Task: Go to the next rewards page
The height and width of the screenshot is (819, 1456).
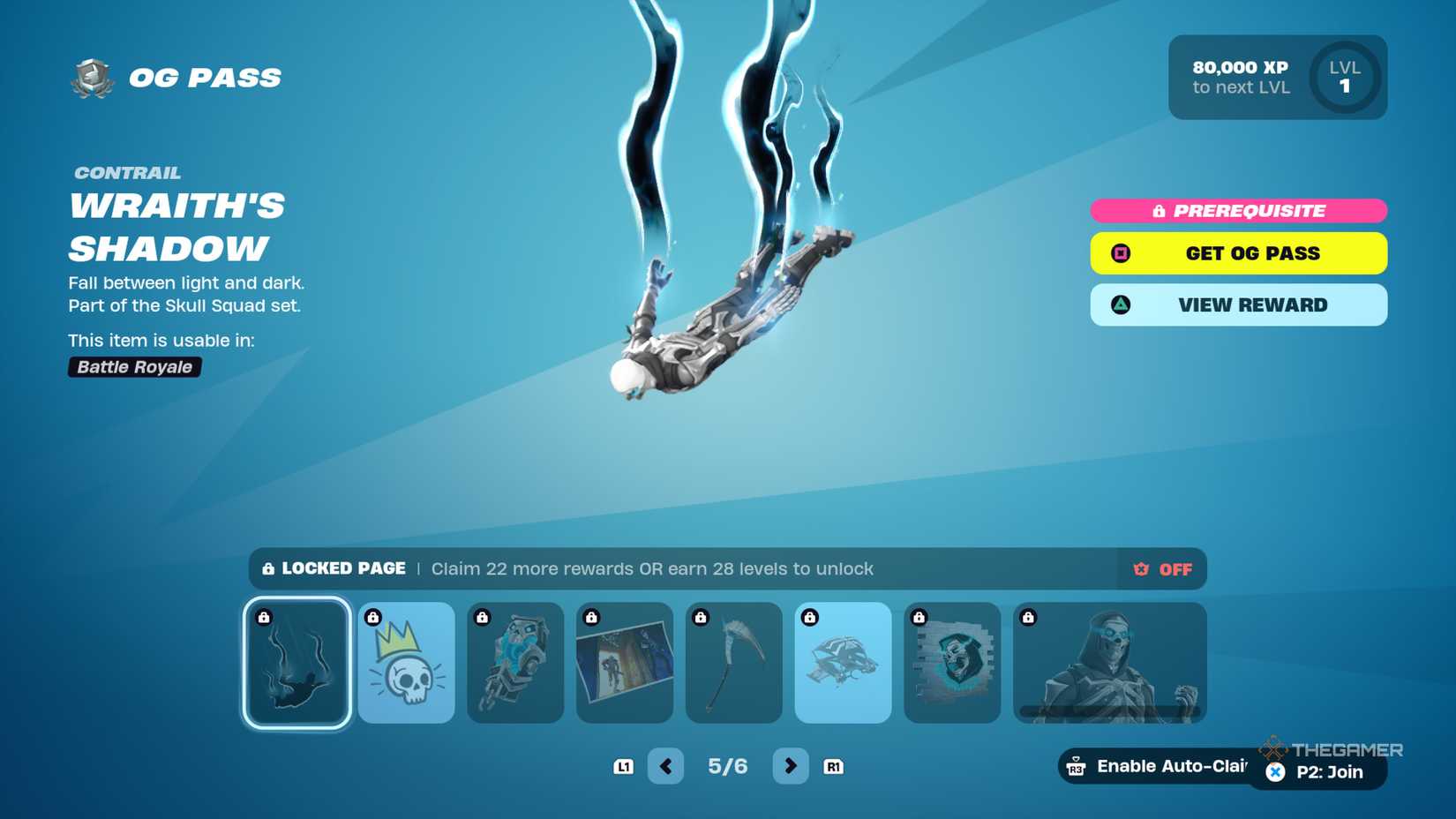Action: 790,766
